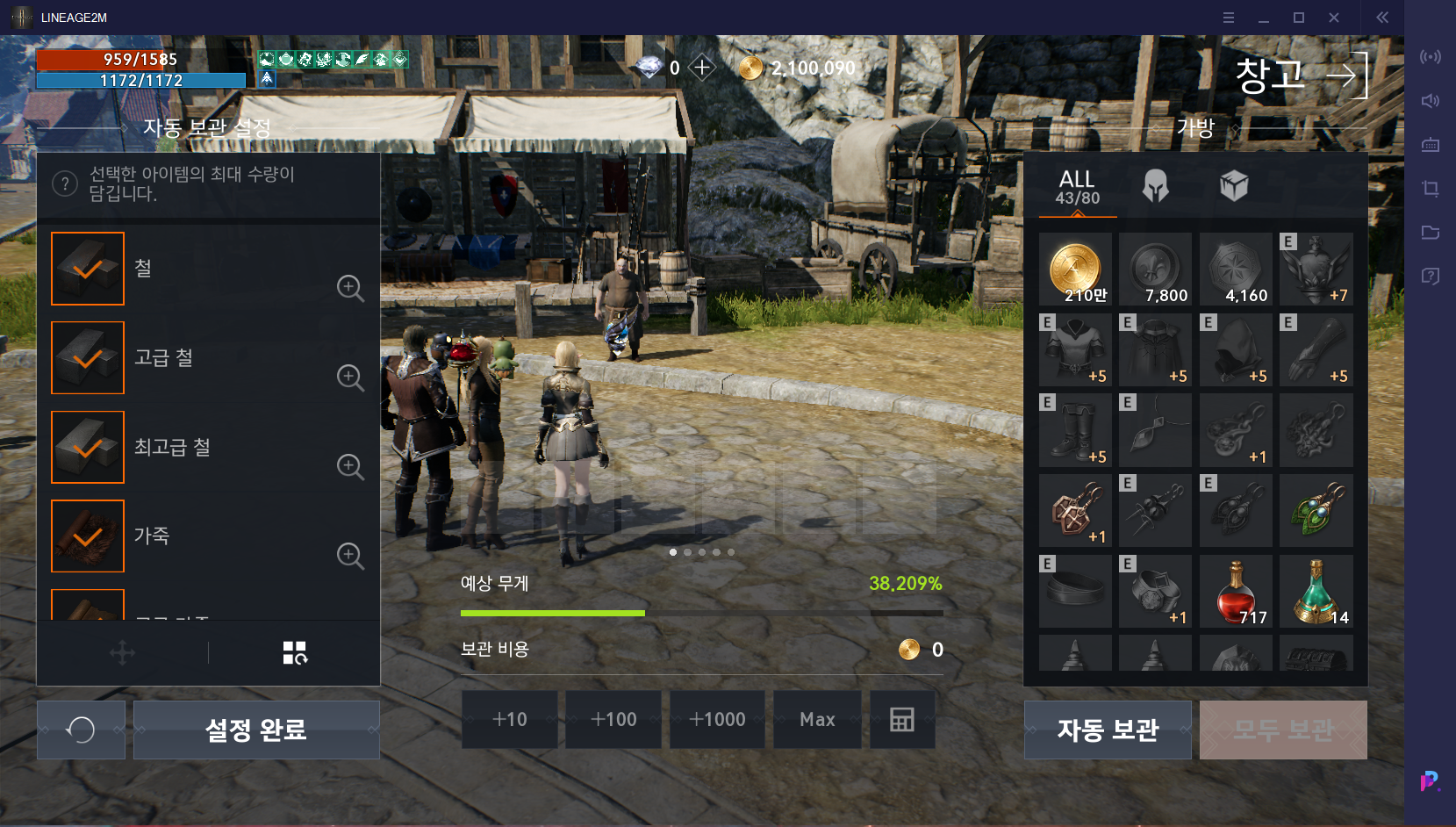This screenshot has width=1456, height=827.
Task: Toggle the 가죽 item checkbox
Action: point(88,536)
